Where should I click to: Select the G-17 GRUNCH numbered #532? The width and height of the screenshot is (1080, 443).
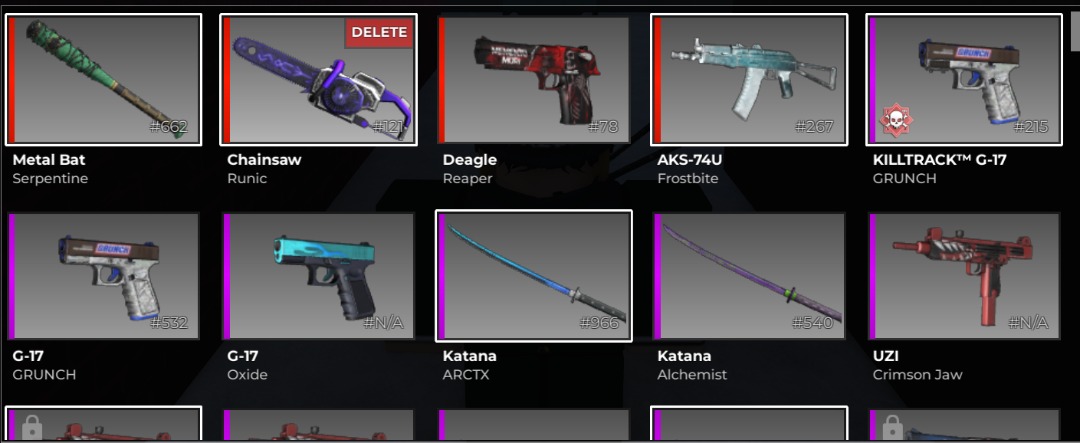103,275
